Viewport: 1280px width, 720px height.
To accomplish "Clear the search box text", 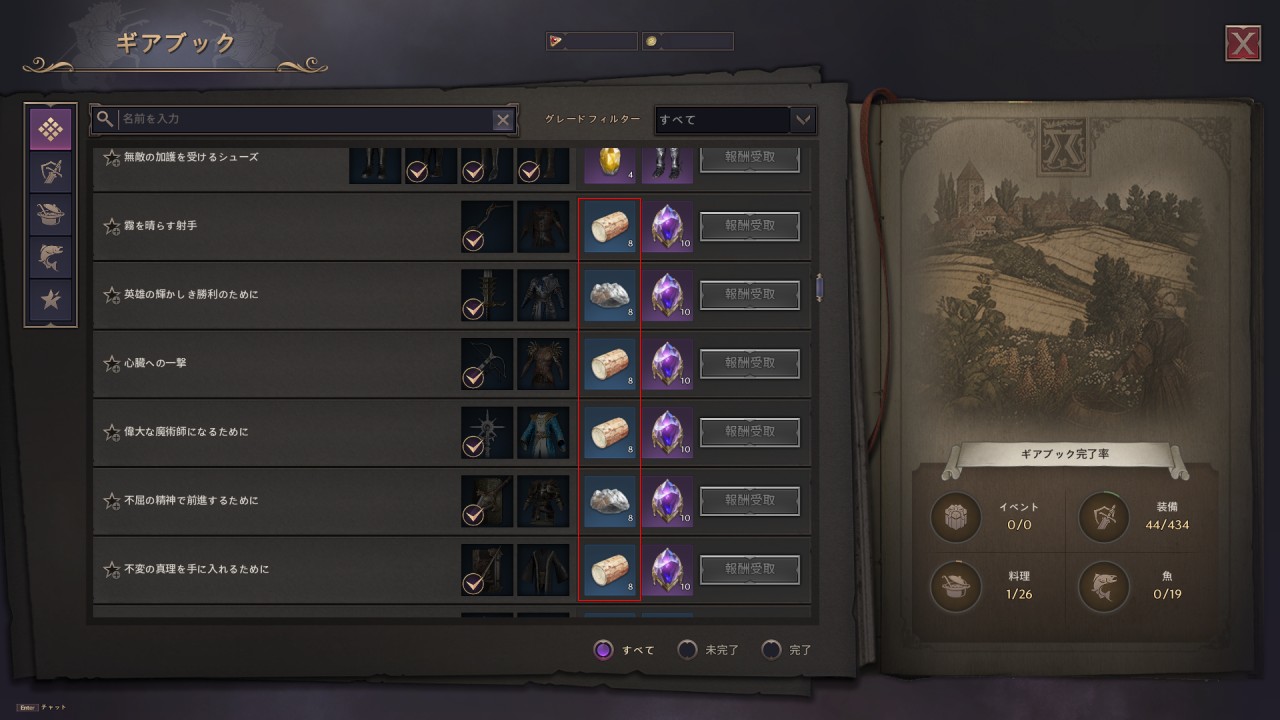I will (x=503, y=120).
